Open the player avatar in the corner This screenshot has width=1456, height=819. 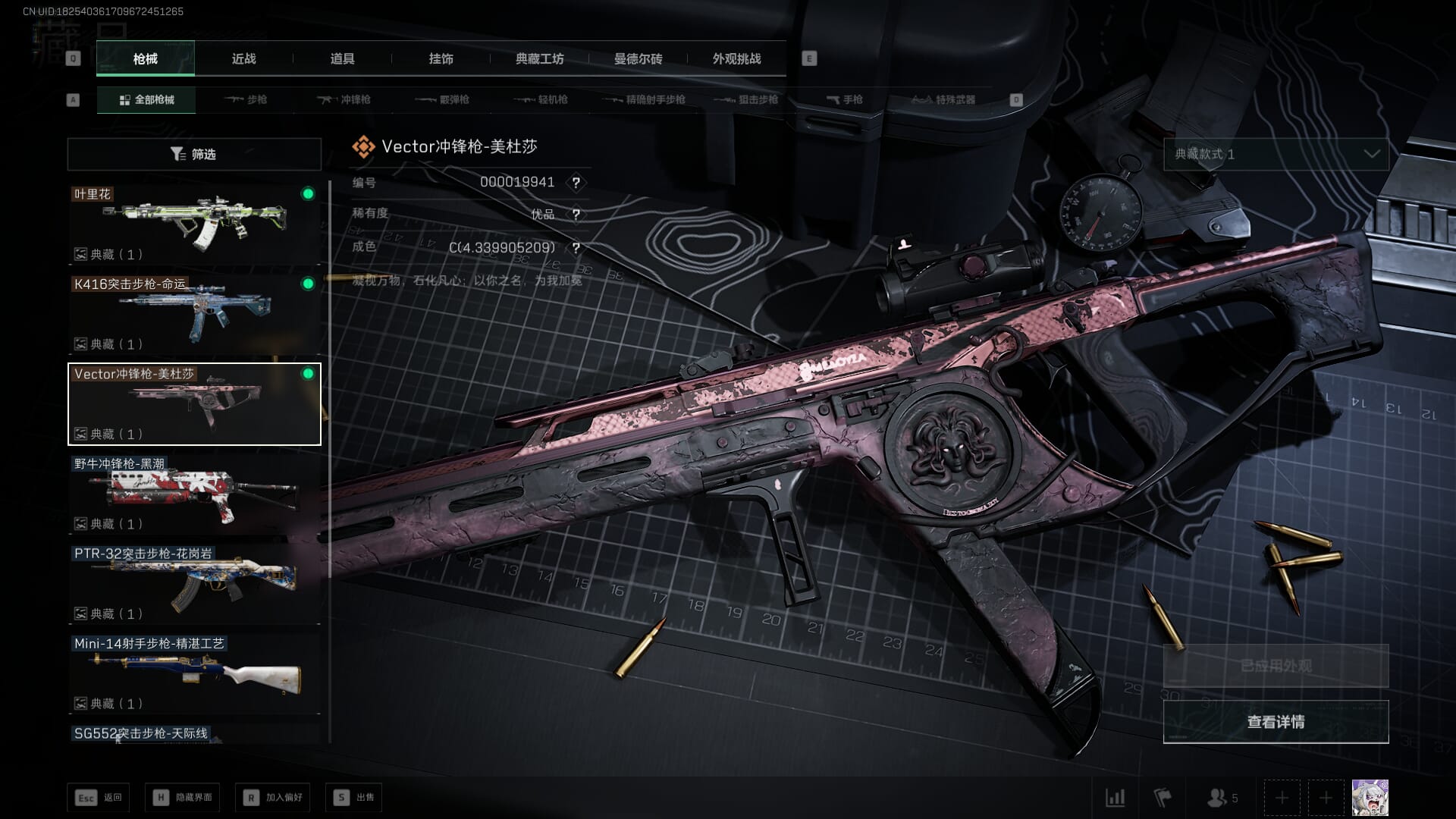coord(1370,798)
